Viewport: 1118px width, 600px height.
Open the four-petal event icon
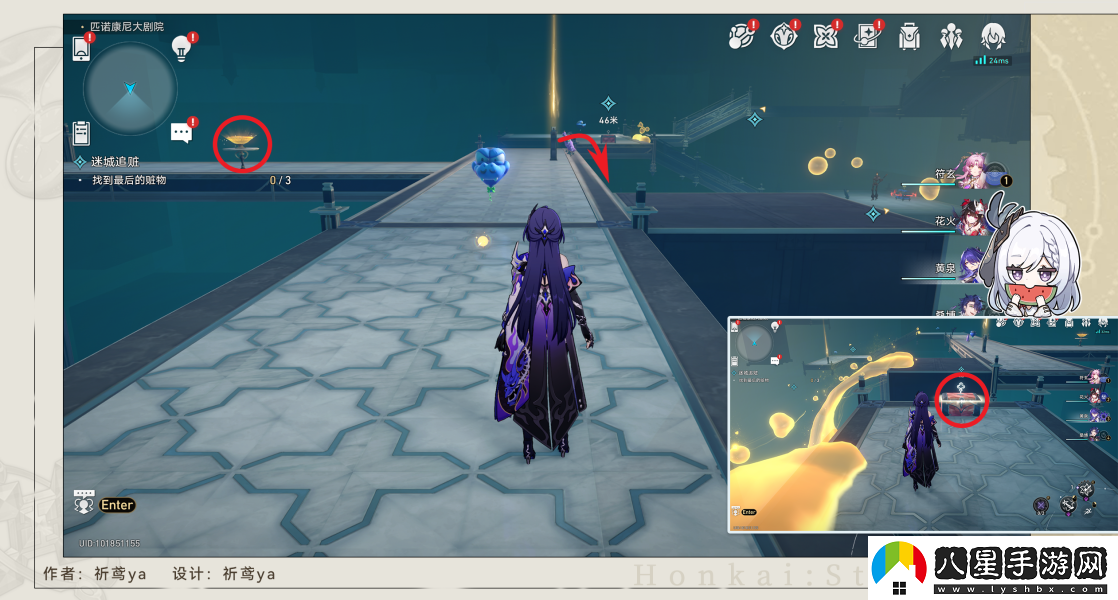click(825, 37)
